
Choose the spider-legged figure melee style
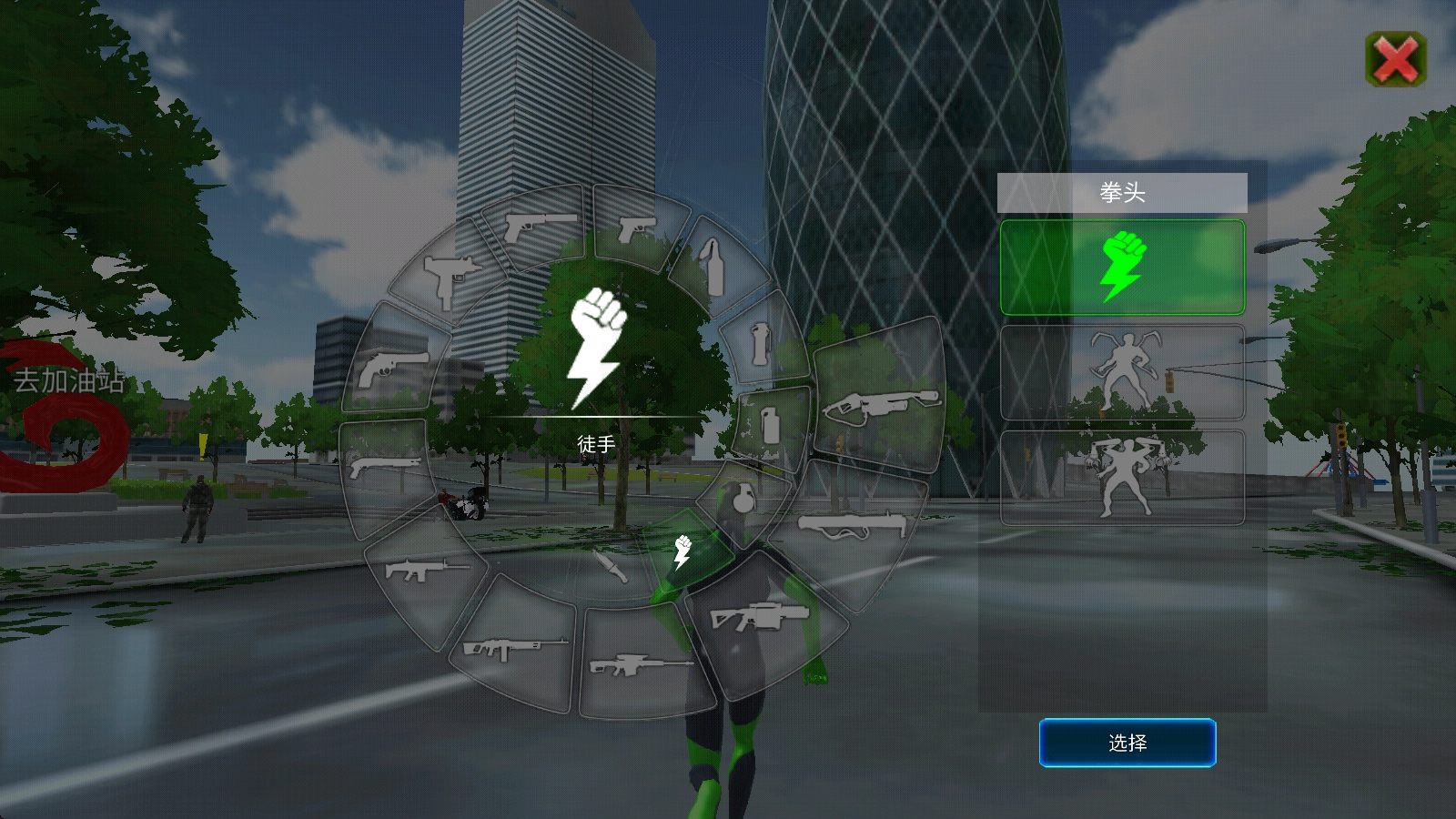click(1122, 372)
